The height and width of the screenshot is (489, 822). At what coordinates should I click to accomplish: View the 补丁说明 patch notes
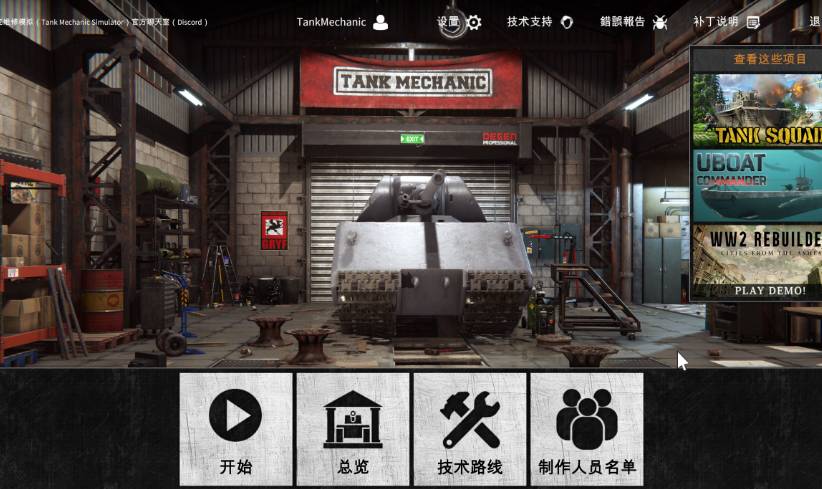click(726, 22)
